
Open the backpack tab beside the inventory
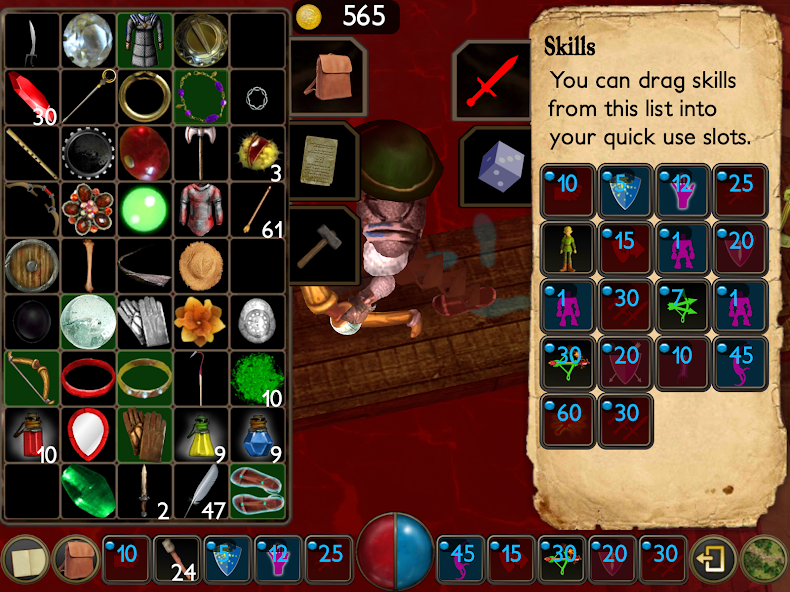pos(325,76)
